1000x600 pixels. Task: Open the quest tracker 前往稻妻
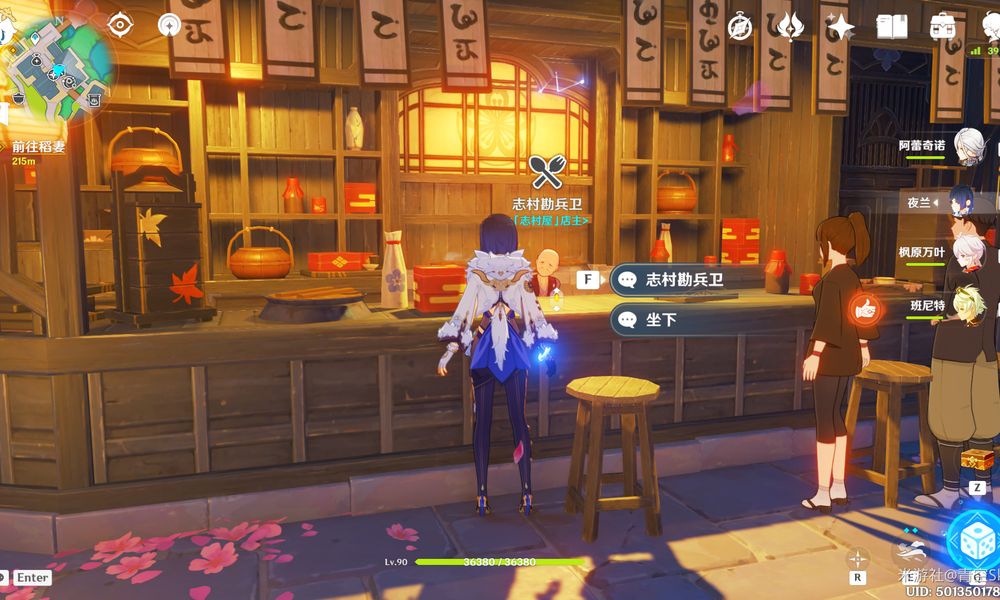pyautogui.click(x=38, y=147)
